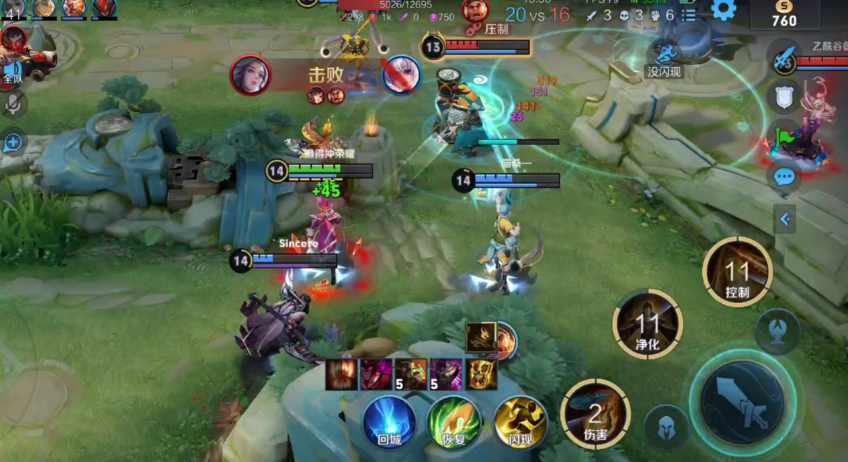Tap the sword basic attack button

coord(741,402)
